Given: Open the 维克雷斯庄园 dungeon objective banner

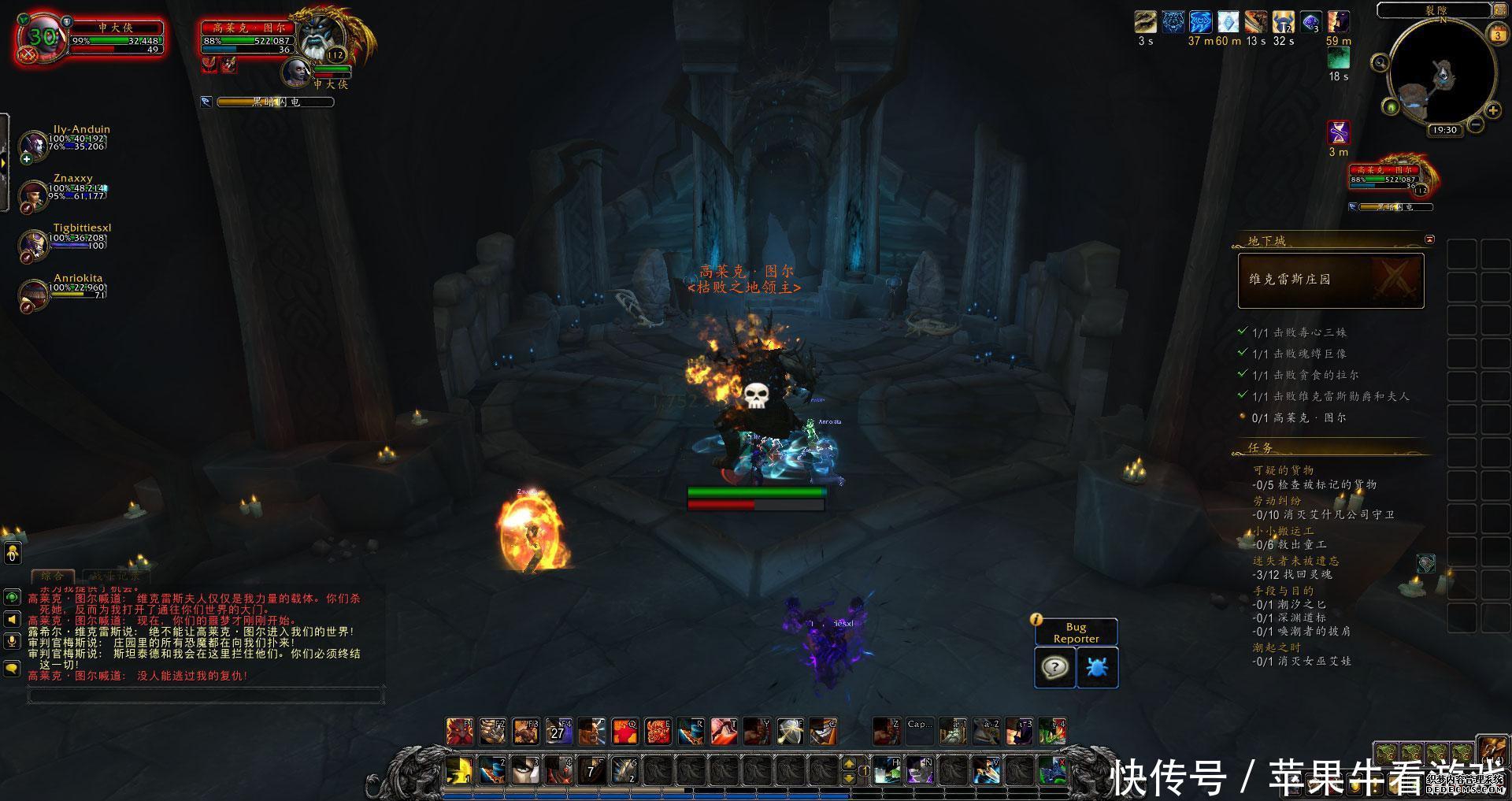Looking at the screenshot, I should click(x=1331, y=280).
